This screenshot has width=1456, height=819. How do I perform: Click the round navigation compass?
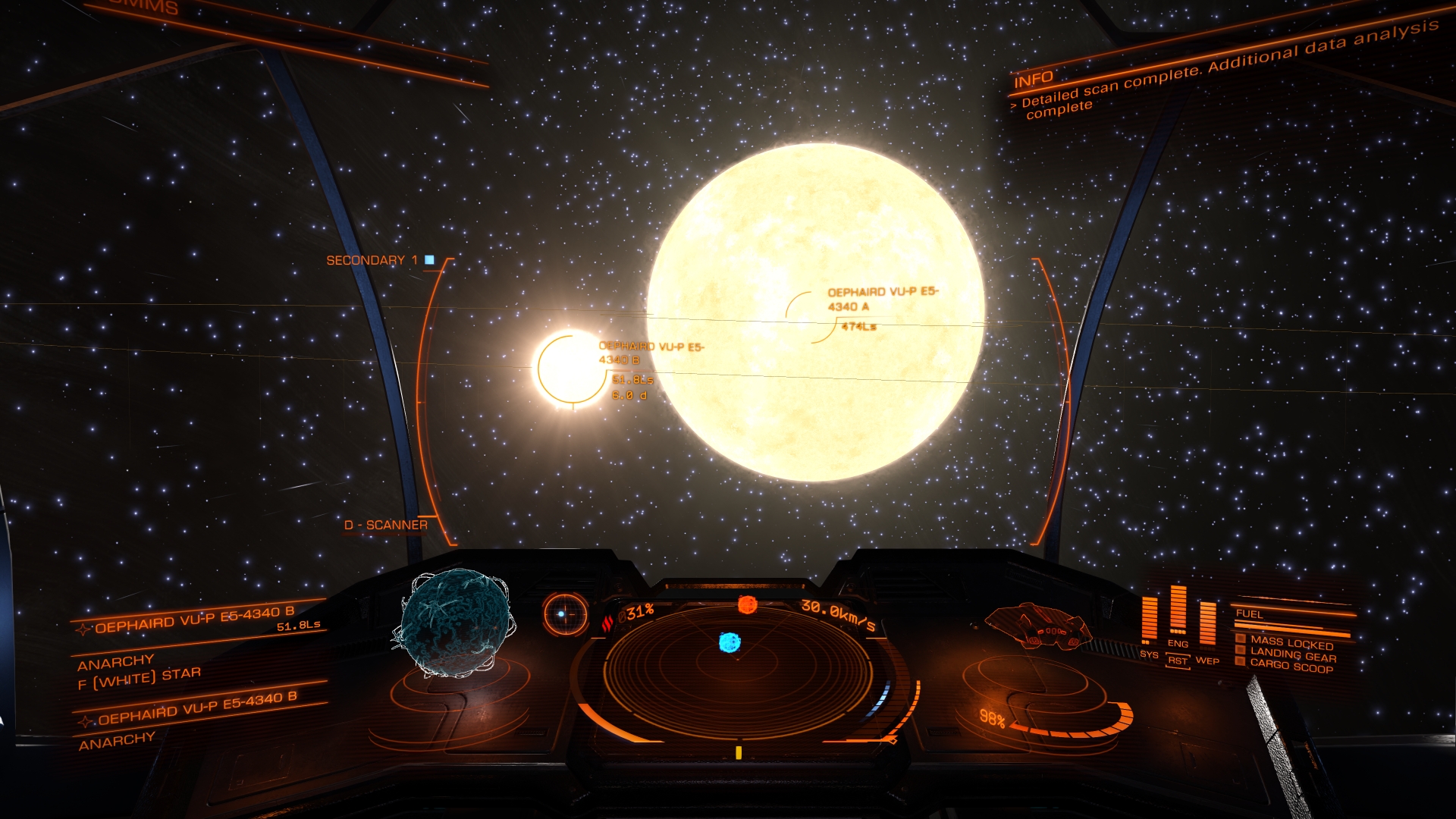pyautogui.click(x=565, y=613)
